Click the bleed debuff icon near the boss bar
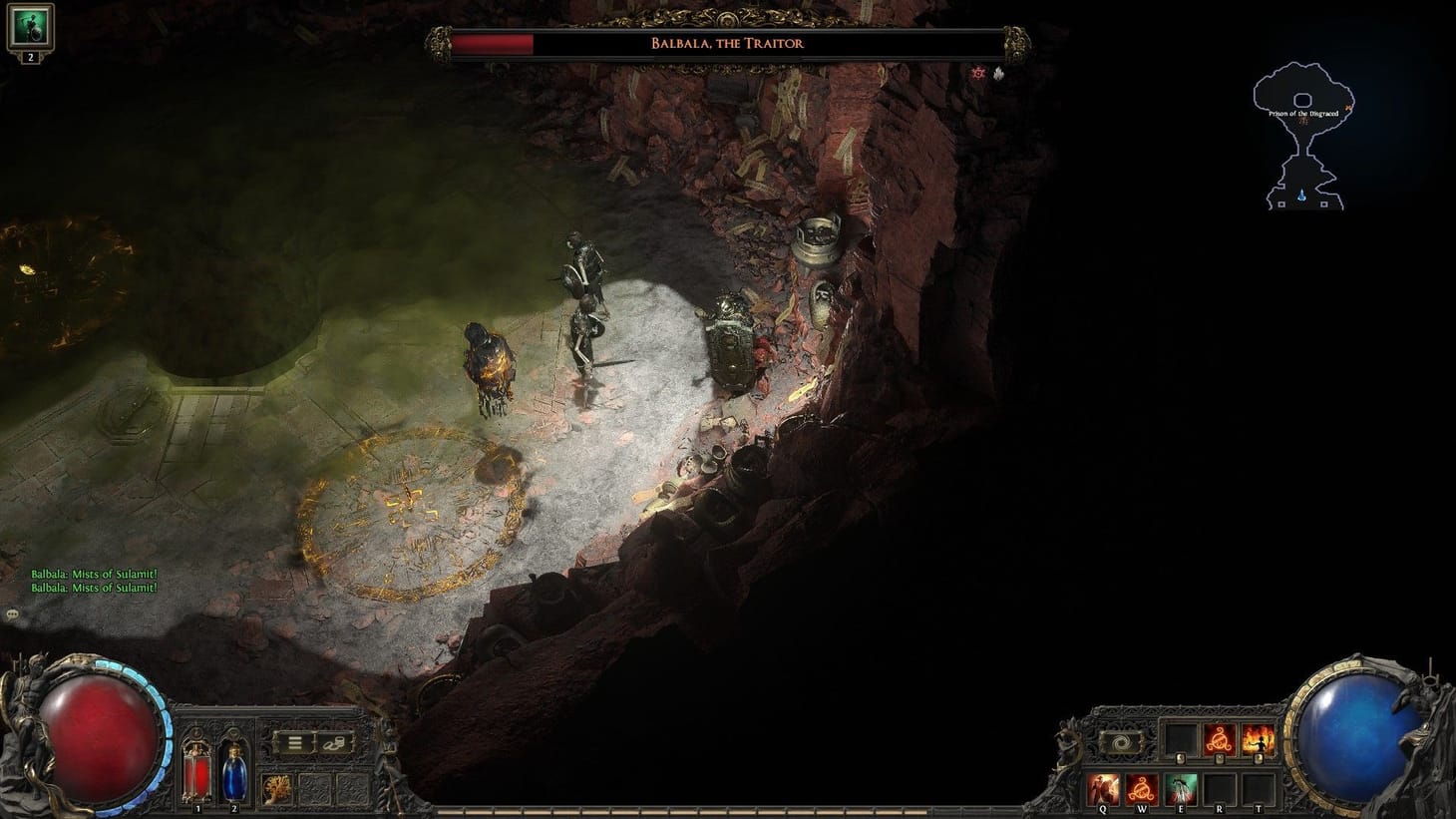The height and width of the screenshot is (819, 1456). 978,73
